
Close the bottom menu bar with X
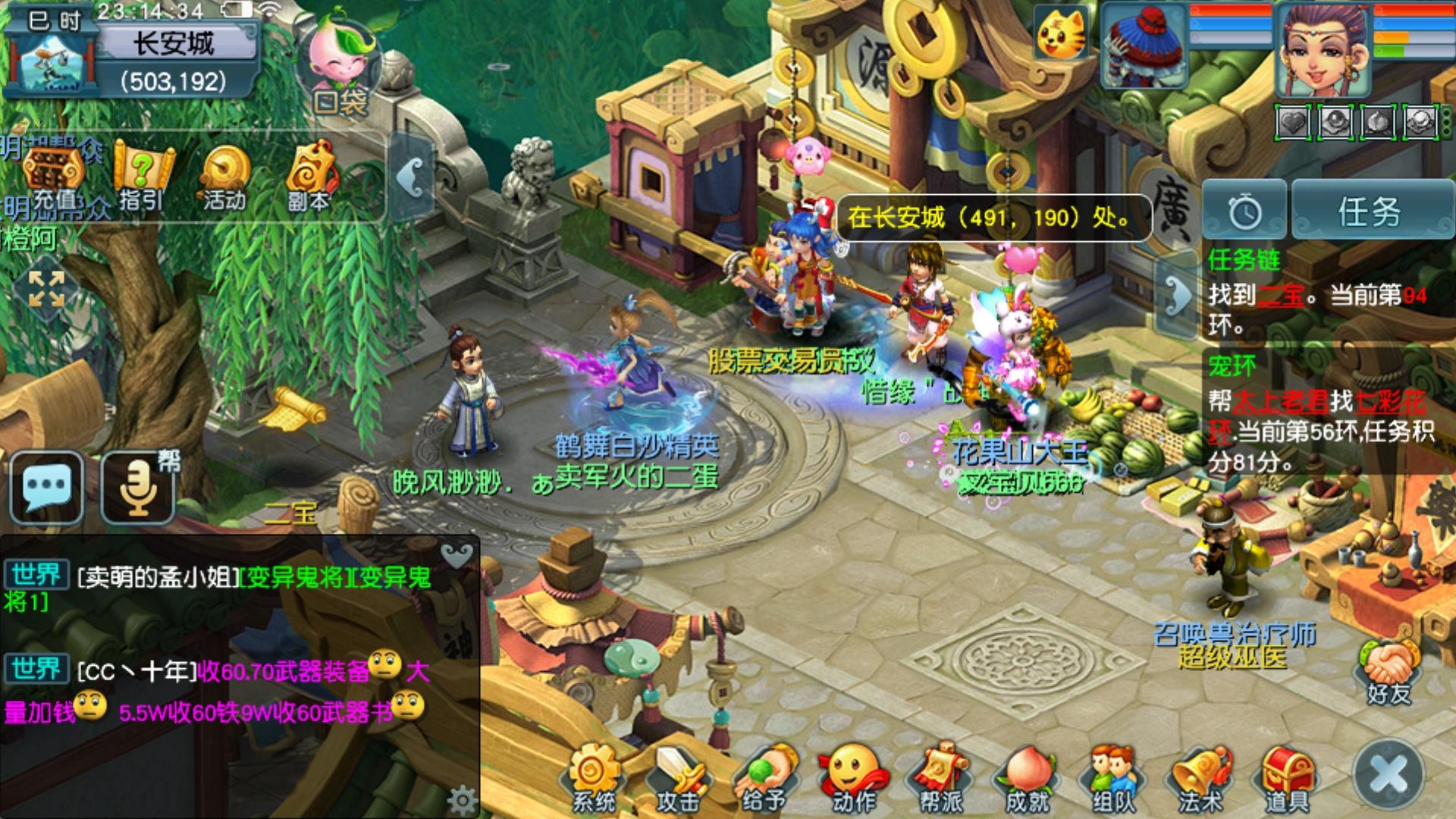[x=1389, y=775]
